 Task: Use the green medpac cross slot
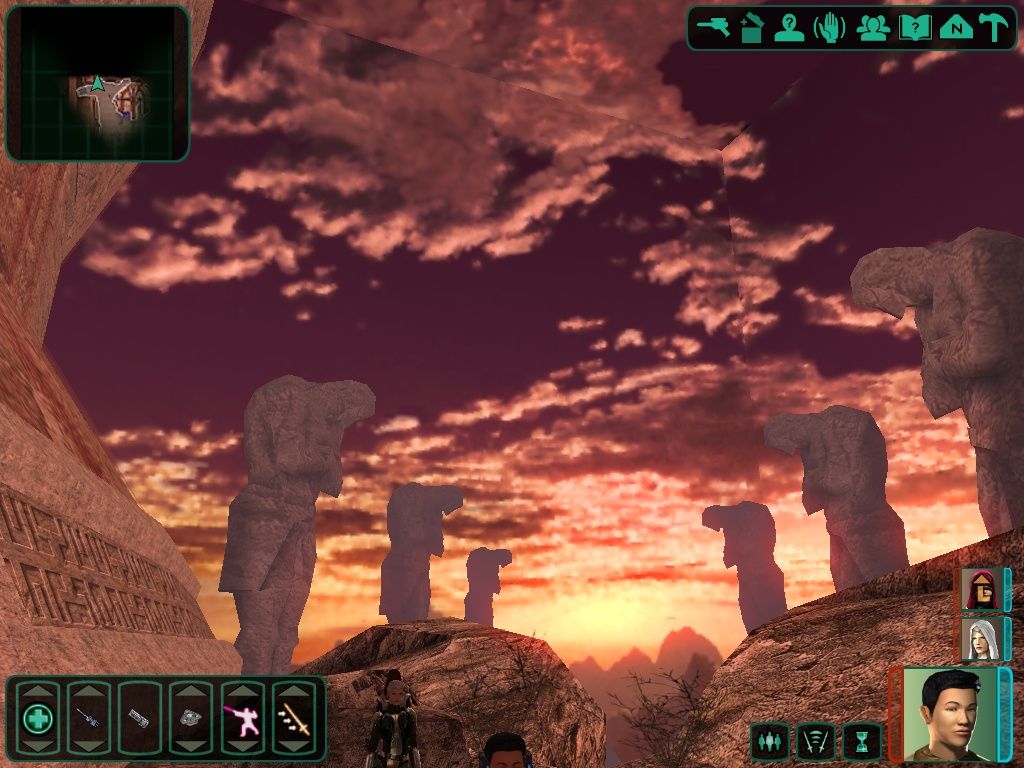[38, 718]
